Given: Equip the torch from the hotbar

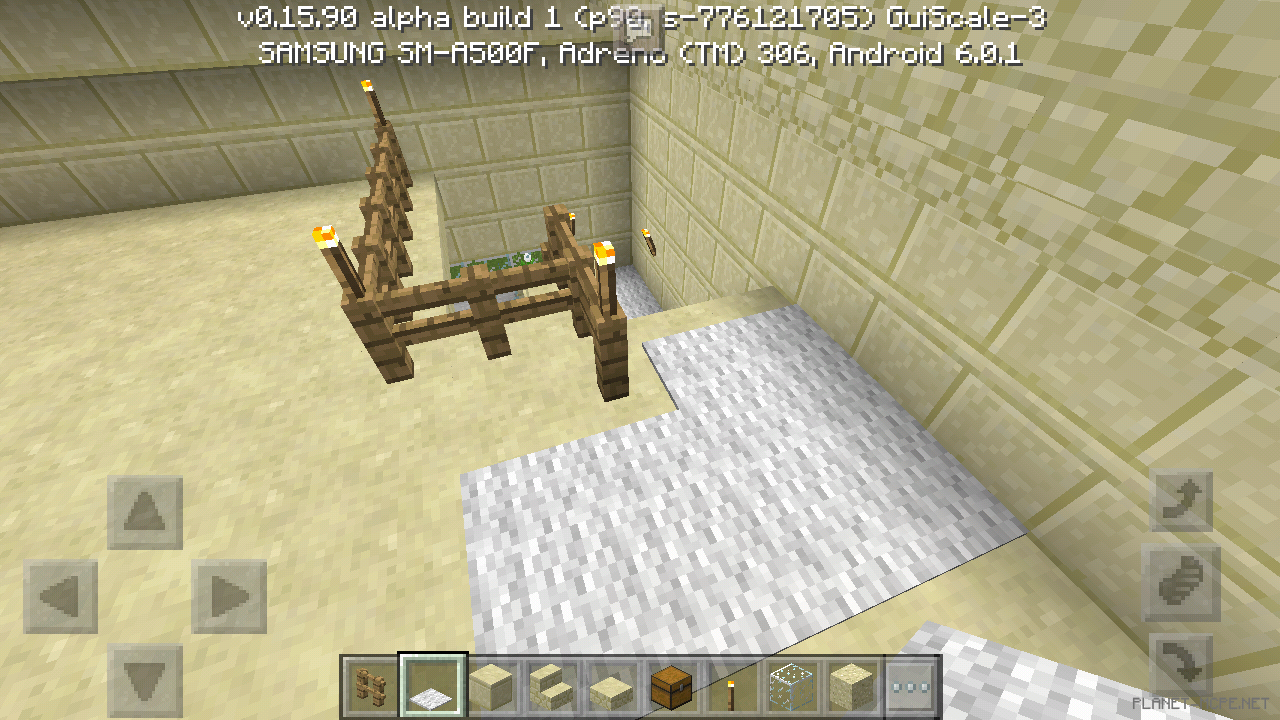Looking at the screenshot, I should pyautogui.click(x=729, y=687).
